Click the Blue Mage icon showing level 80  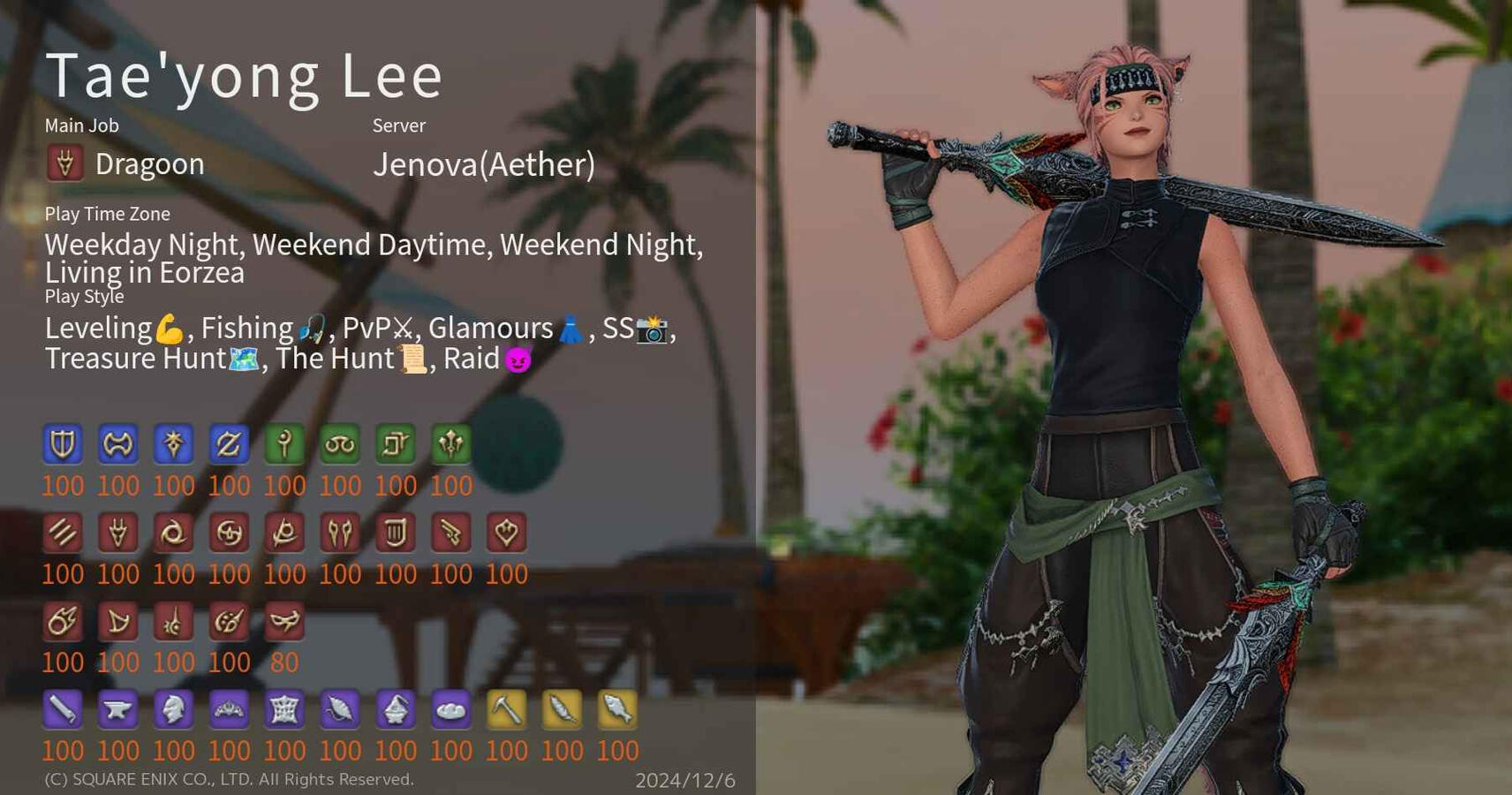pos(285,621)
